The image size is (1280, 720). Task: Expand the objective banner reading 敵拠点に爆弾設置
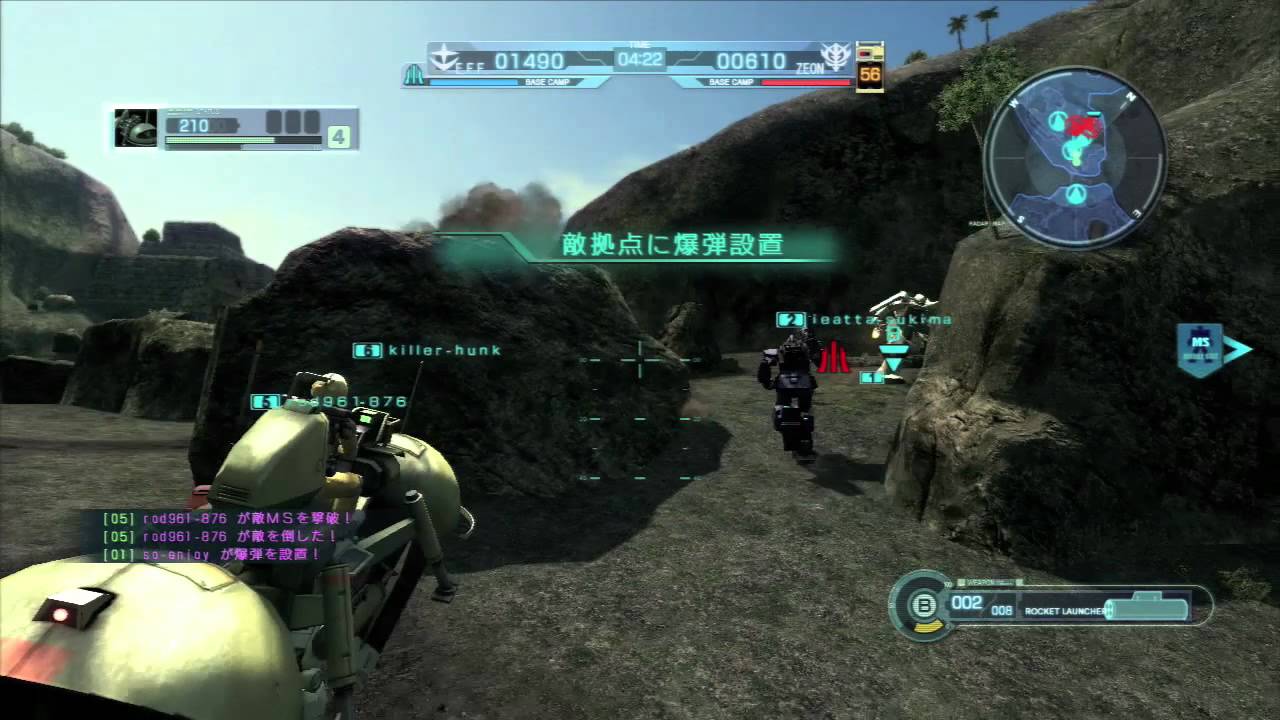(x=672, y=245)
